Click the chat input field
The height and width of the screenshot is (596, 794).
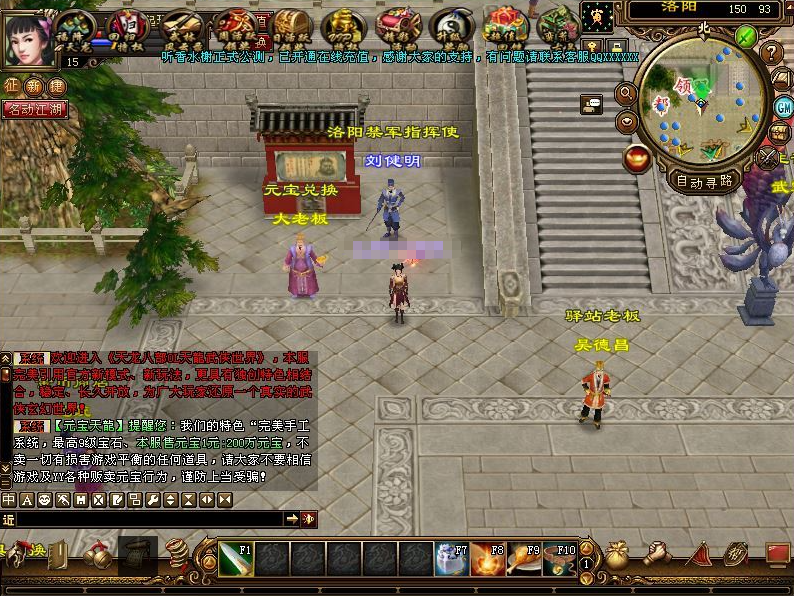coord(150,519)
